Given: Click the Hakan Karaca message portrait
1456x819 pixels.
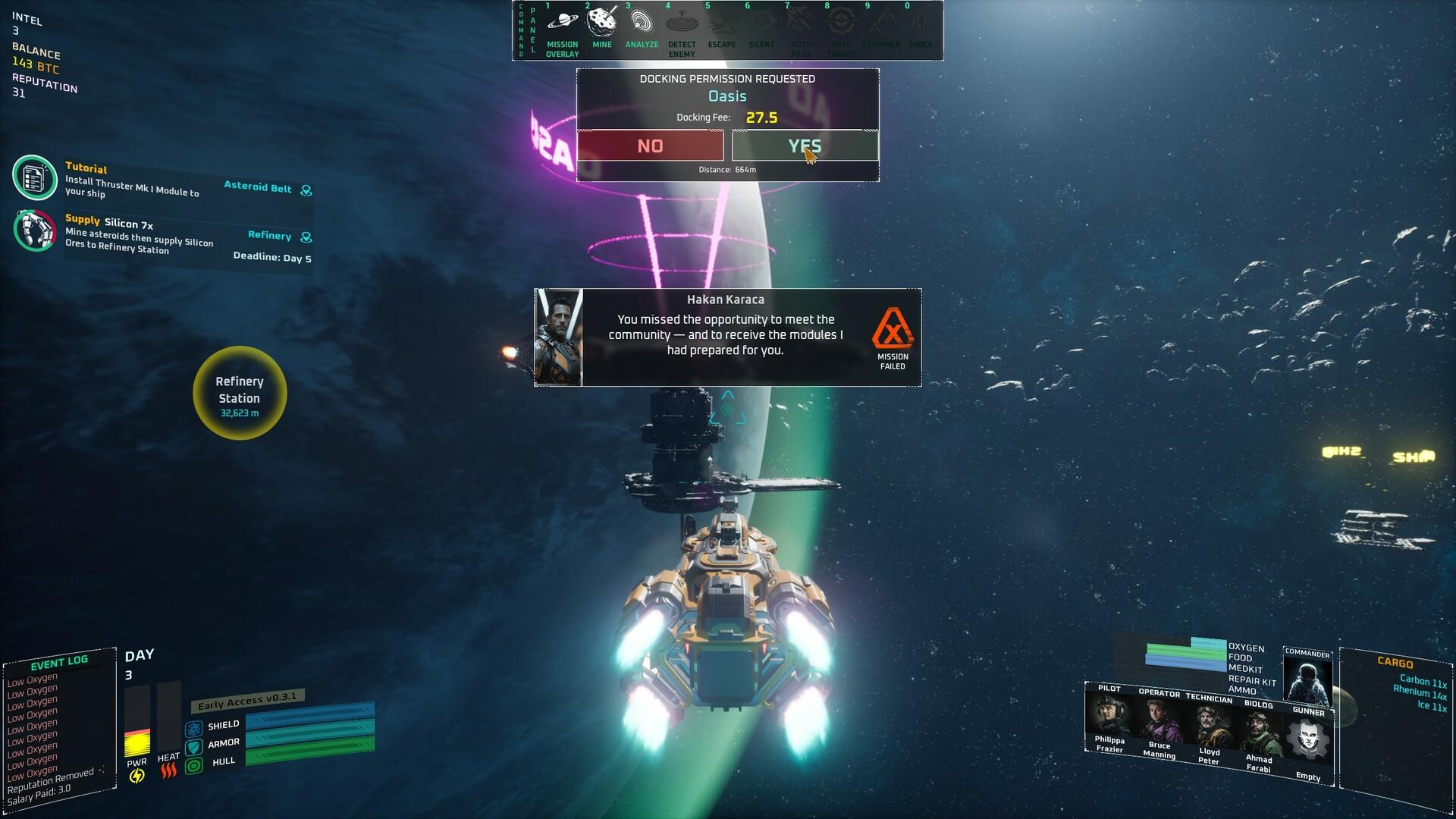Looking at the screenshot, I should click(x=559, y=337).
